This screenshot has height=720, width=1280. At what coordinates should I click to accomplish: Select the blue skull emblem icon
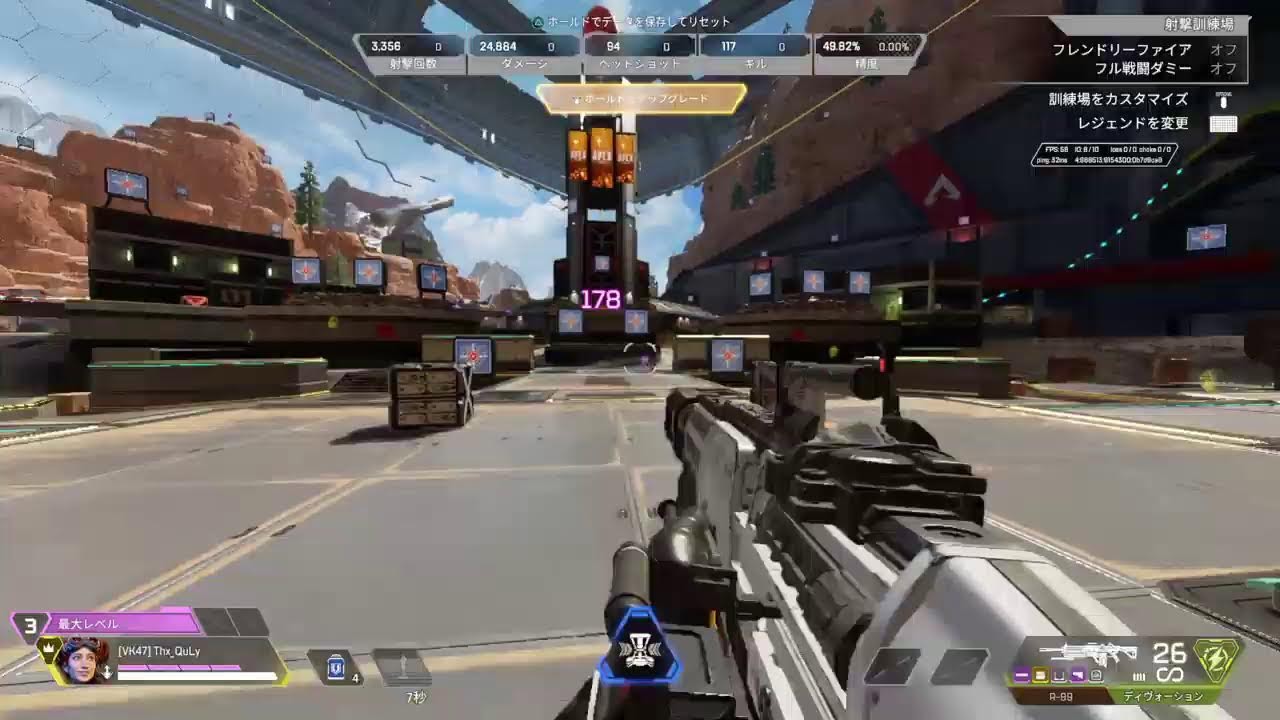[638, 649]
